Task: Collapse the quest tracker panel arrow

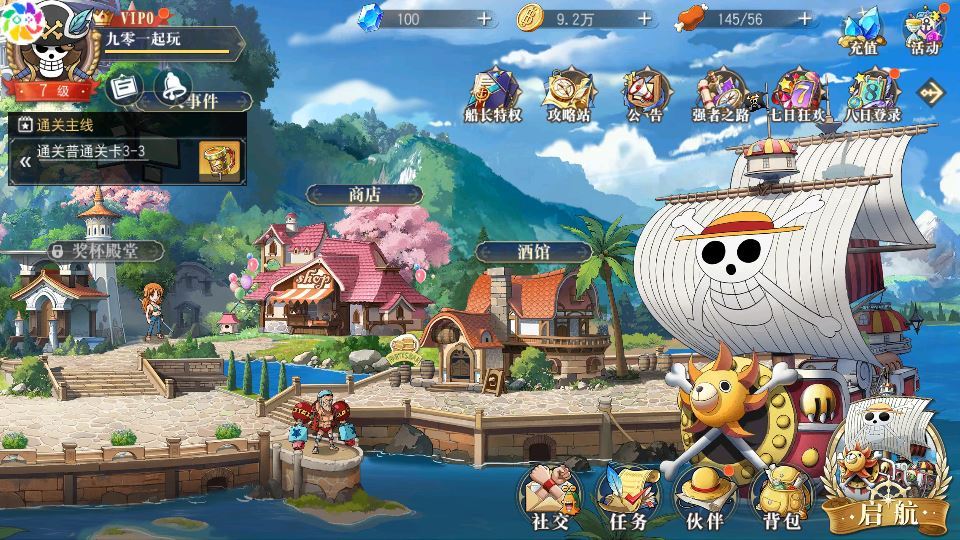Action: point(25,159)
